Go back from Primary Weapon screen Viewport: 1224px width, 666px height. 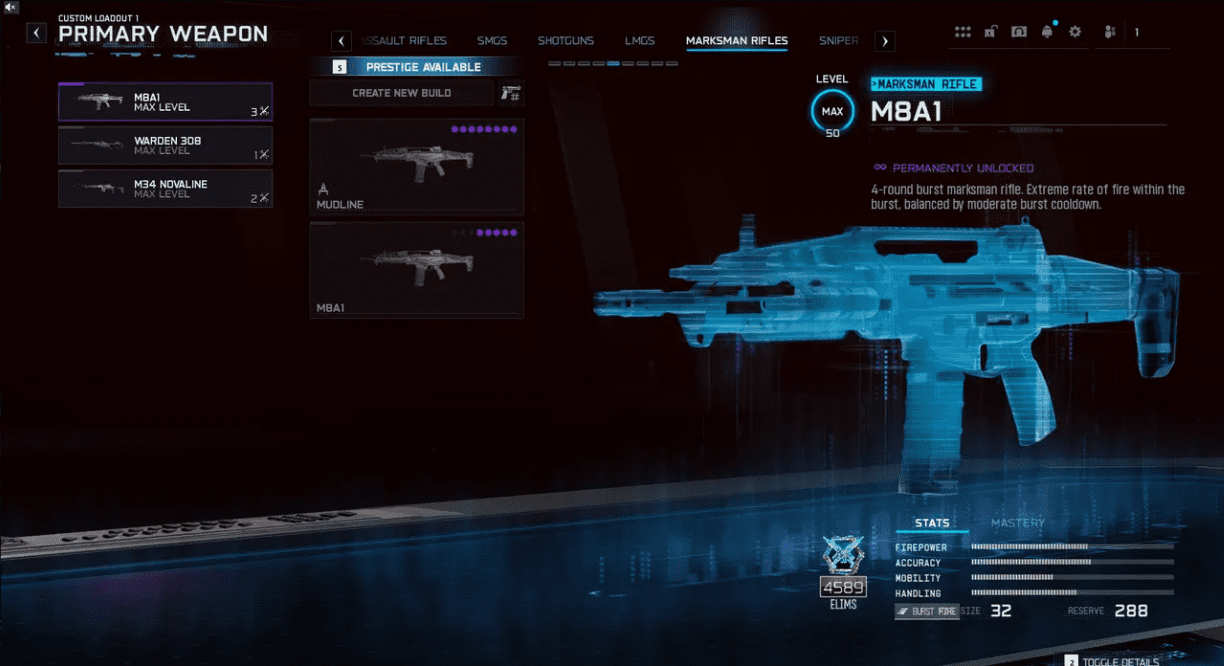tap(36, 33)
